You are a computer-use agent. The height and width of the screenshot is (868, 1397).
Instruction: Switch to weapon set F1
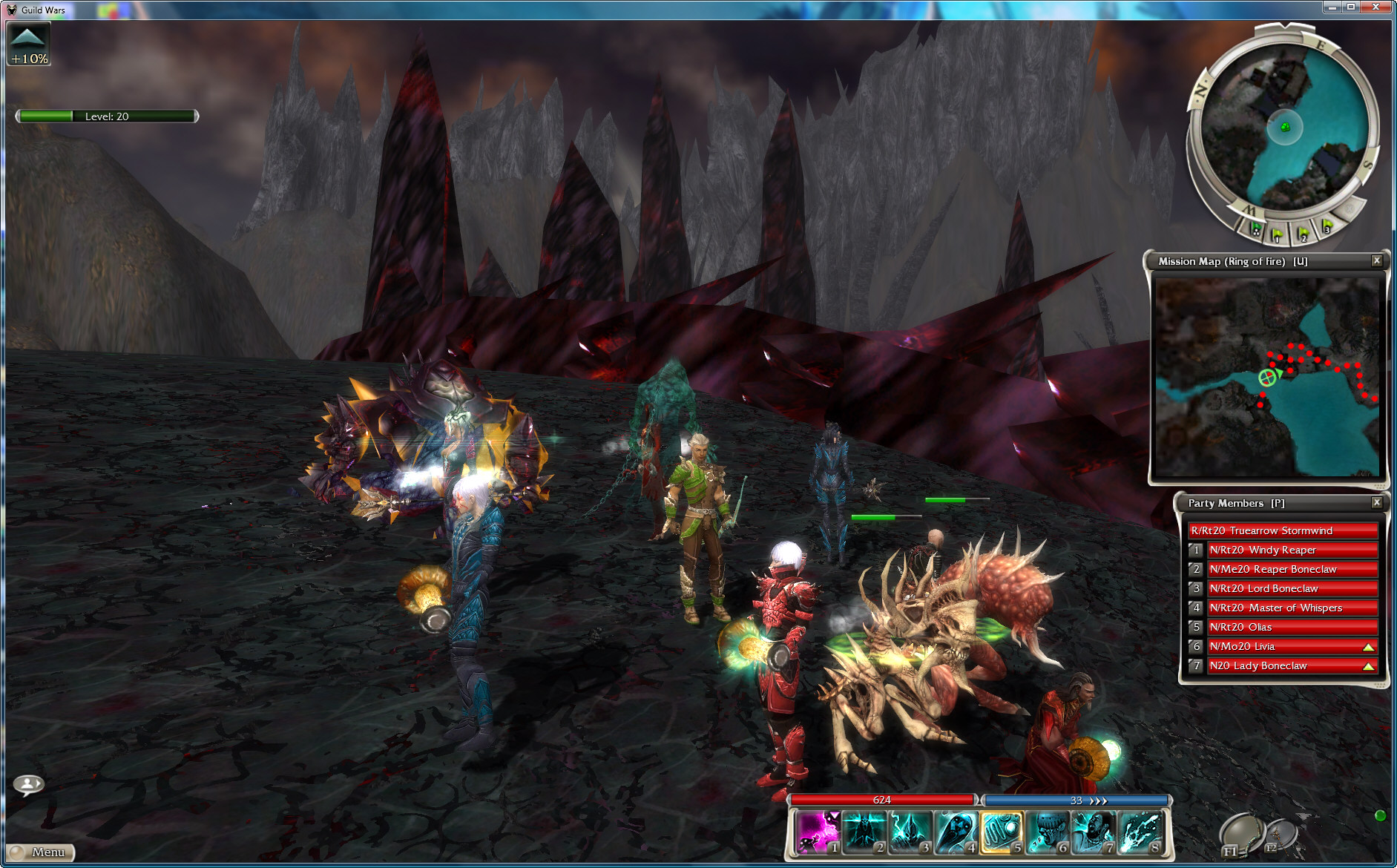click(1238, 835)
